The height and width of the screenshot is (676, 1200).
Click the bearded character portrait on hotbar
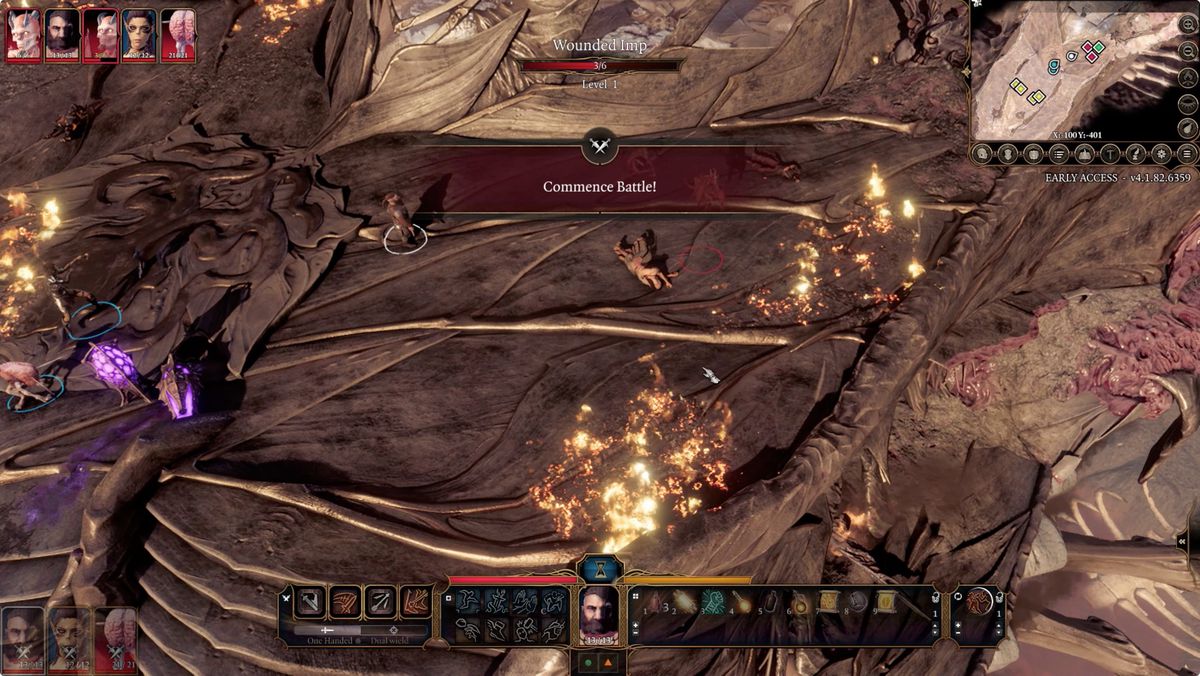pyautogui.click(x=600, y=613)
